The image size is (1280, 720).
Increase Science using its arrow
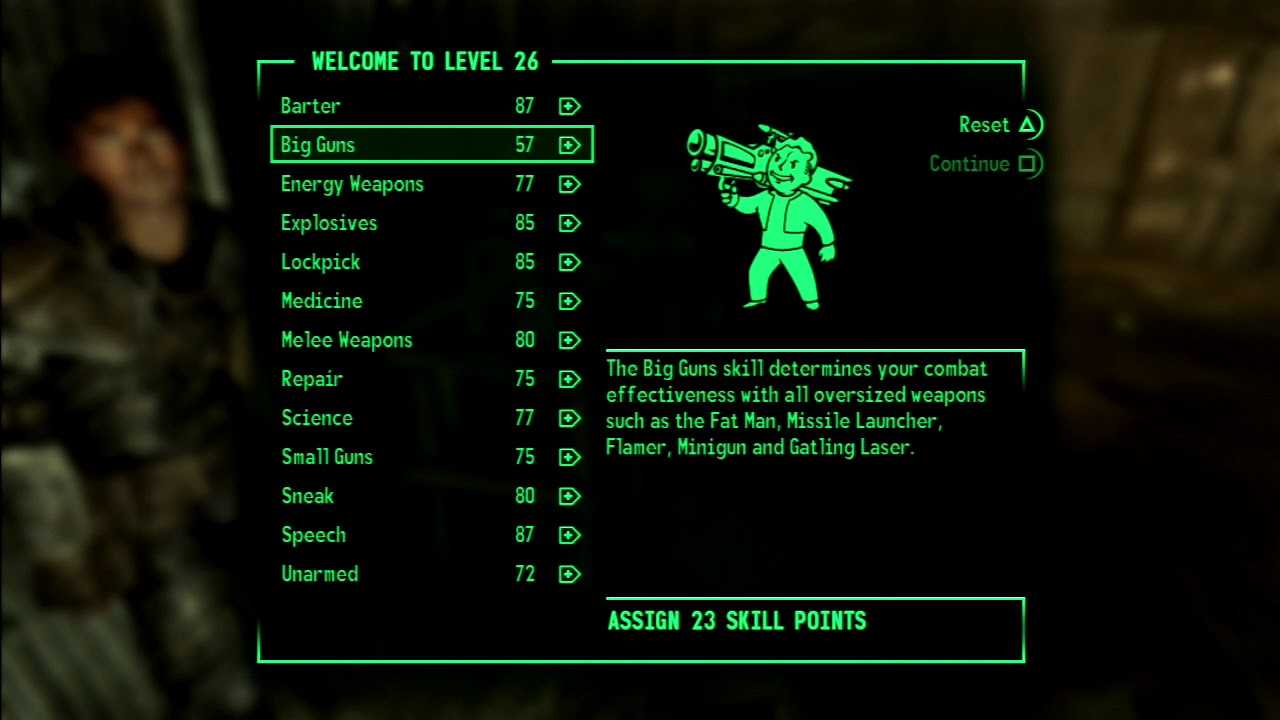(570, 418)
